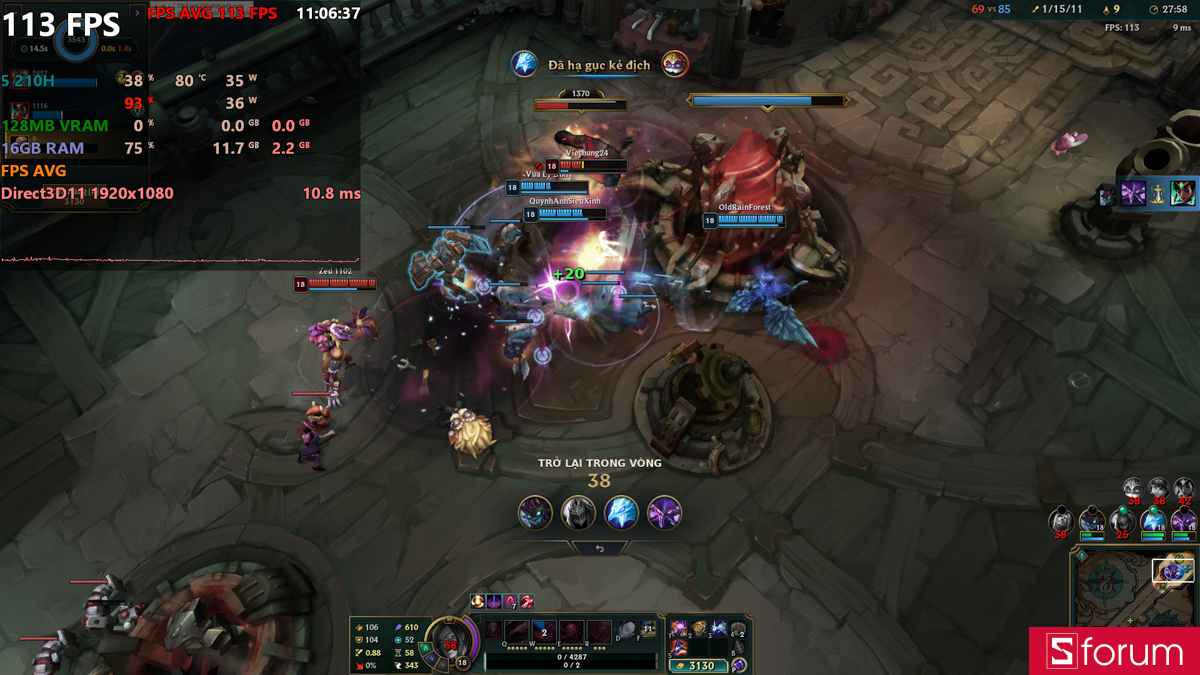Select the Kha'Zix portrait in the respawn panel
1200x675 pixels.
click(x=664, y=512)
